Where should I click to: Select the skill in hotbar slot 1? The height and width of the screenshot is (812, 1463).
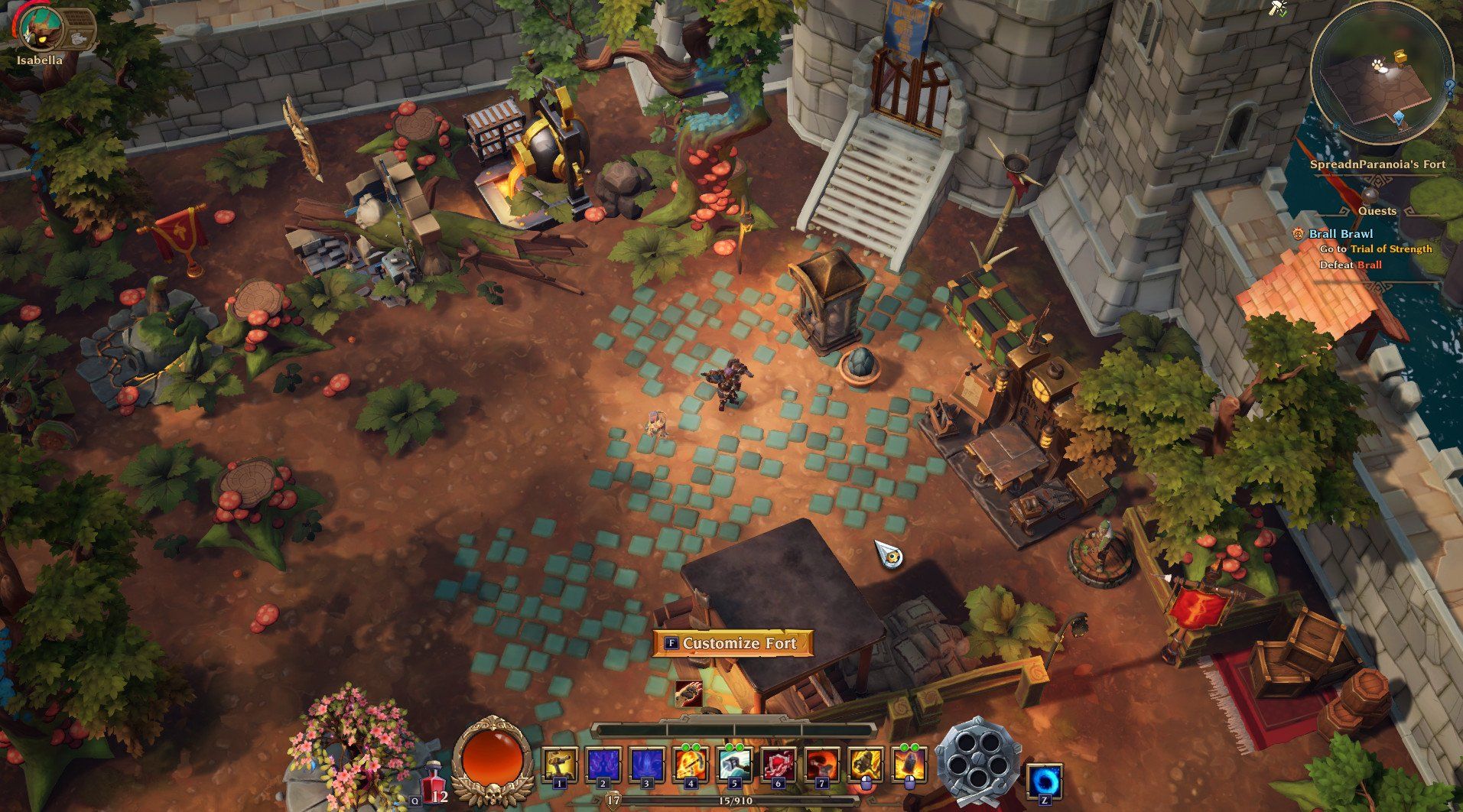point(559,766)
